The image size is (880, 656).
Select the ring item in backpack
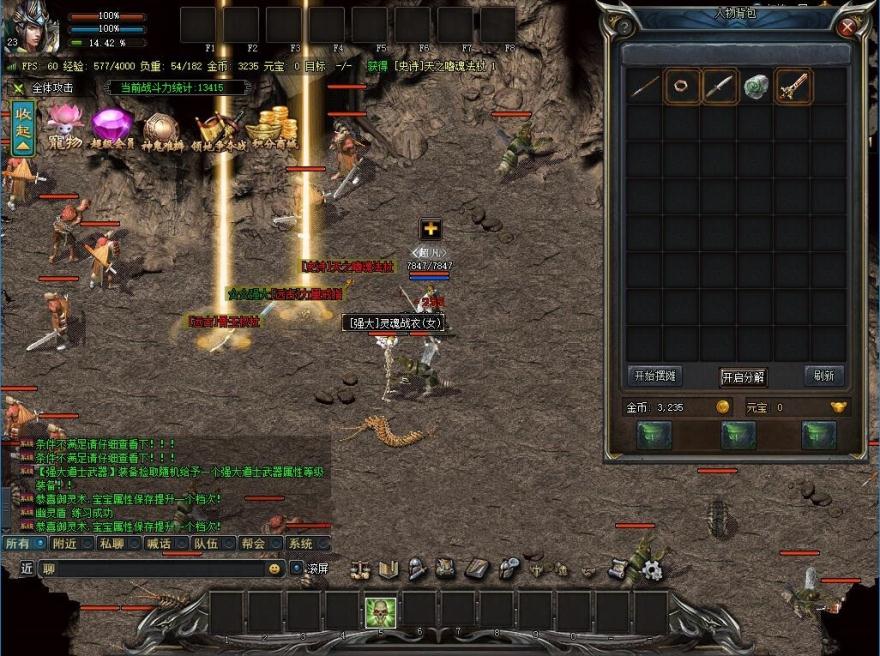682,87
